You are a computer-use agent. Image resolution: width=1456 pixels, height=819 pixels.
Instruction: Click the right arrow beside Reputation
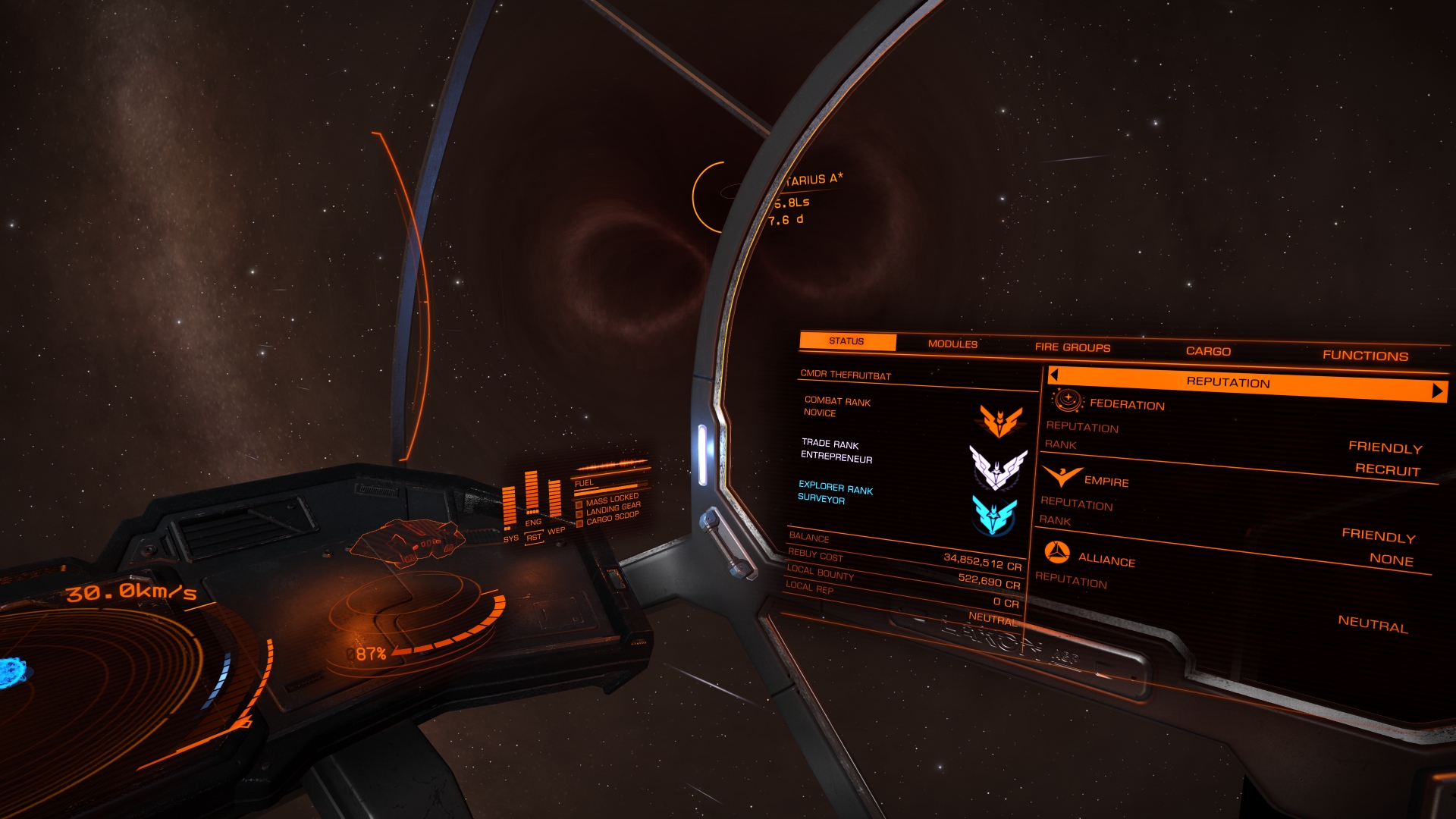[x=1437, y=391]
